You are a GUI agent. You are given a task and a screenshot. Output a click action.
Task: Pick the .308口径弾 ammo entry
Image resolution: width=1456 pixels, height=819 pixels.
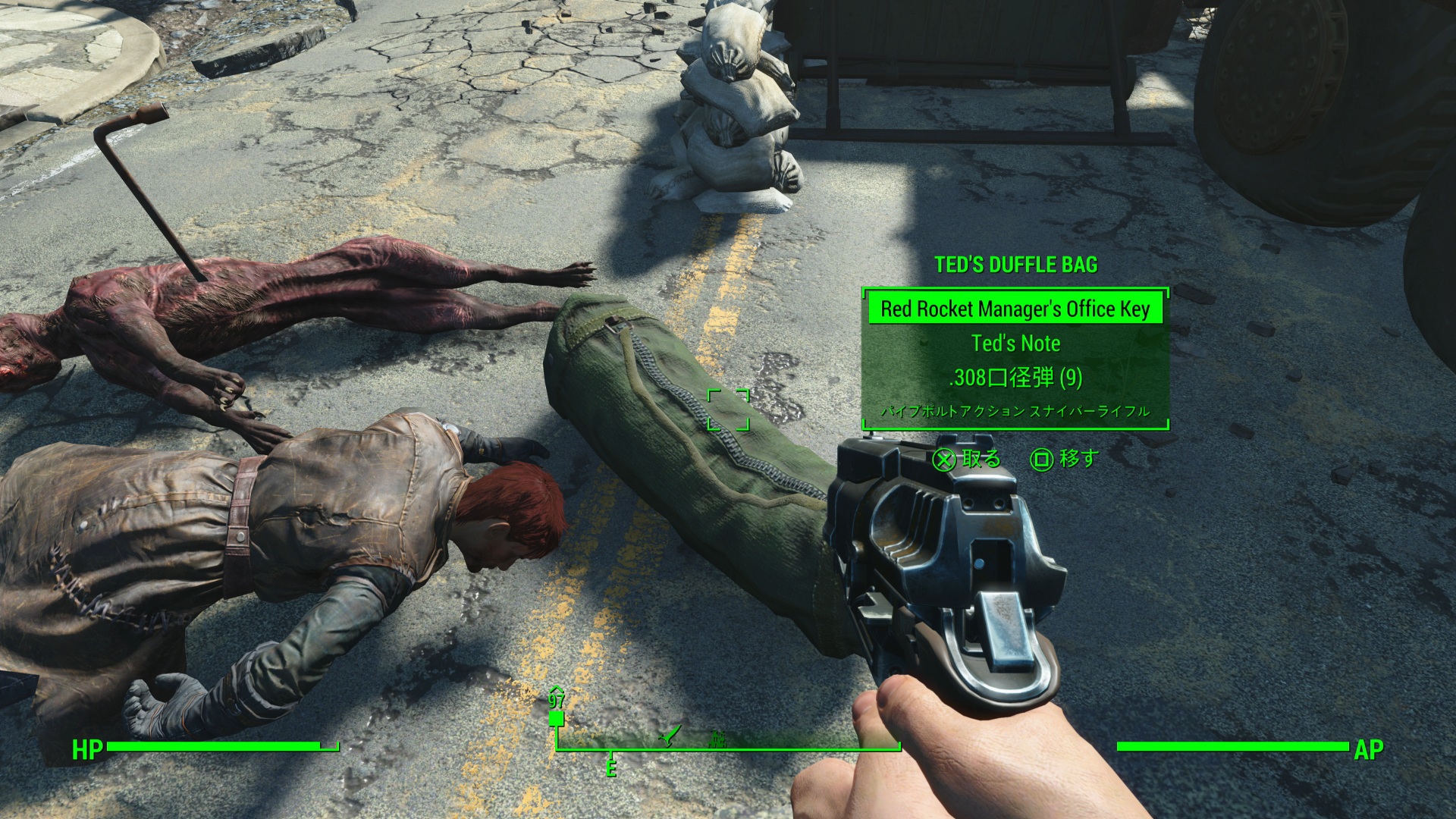(1015, 378)
